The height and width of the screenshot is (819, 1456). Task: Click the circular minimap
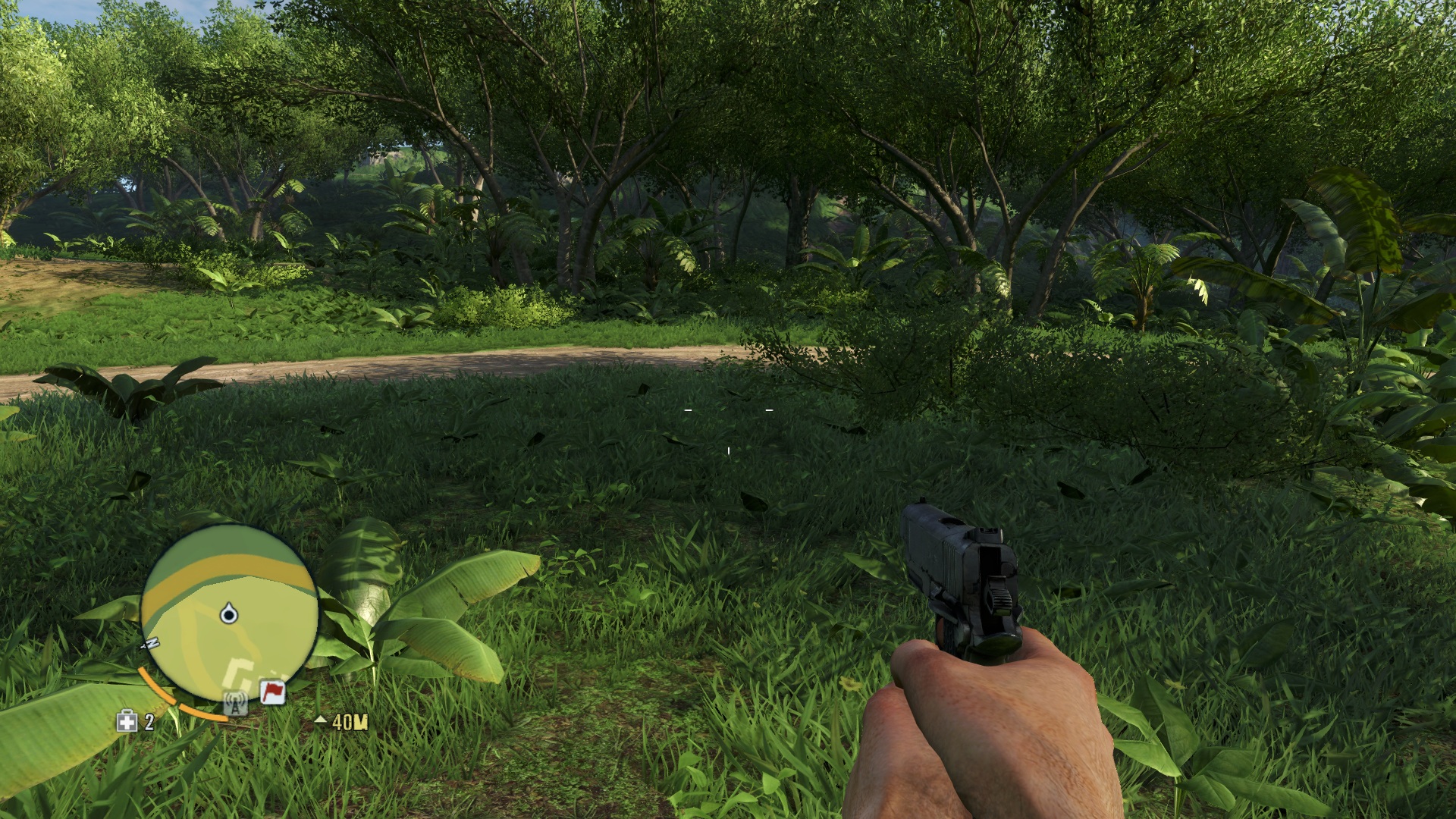click(x=229, y=614)
